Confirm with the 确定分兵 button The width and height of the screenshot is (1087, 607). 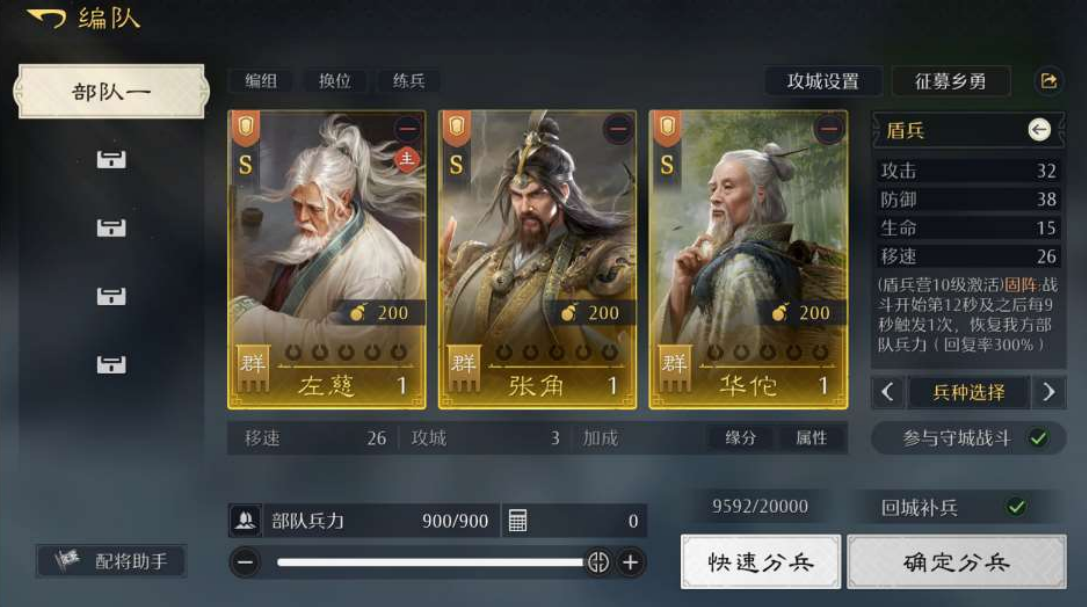(x=956, y=561)
